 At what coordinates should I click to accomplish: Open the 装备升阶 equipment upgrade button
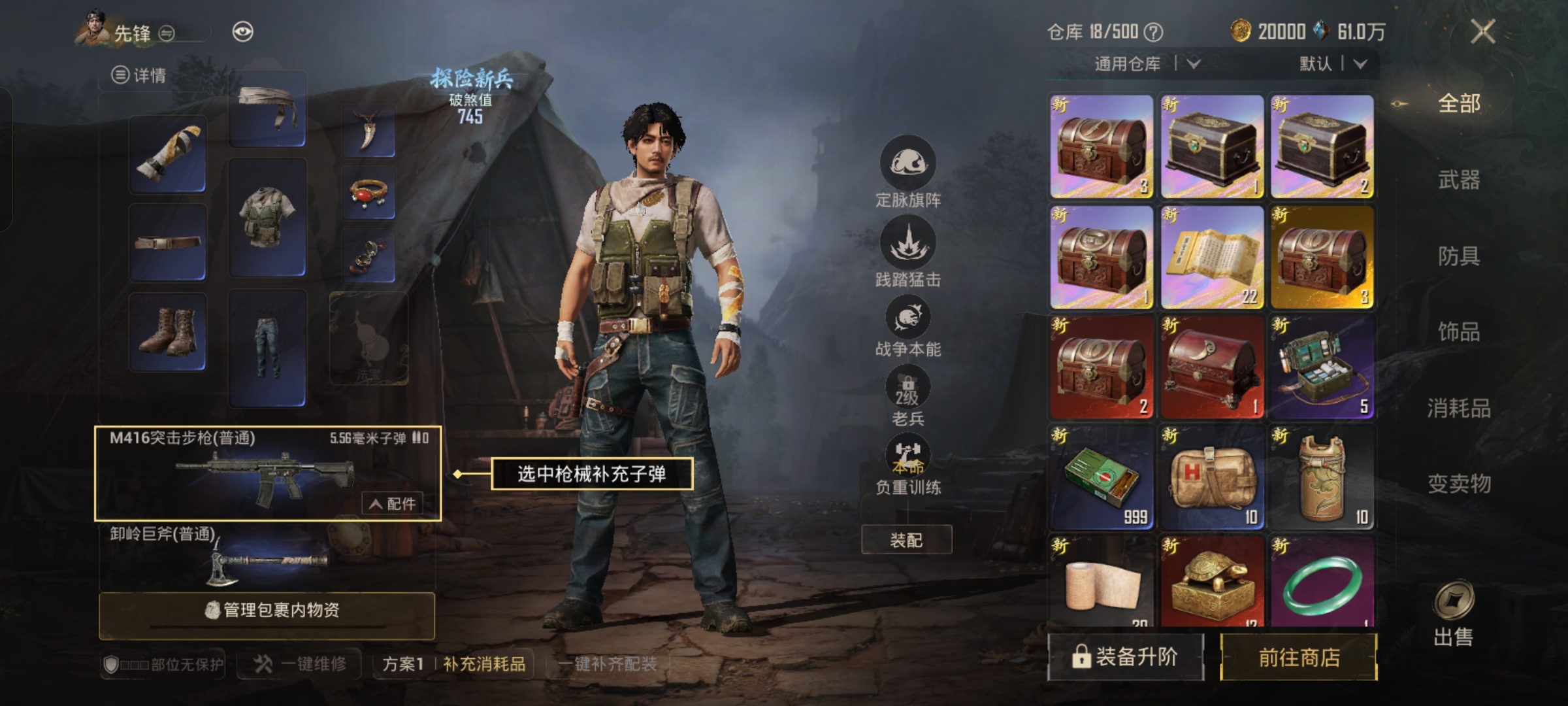point(1125,658)
